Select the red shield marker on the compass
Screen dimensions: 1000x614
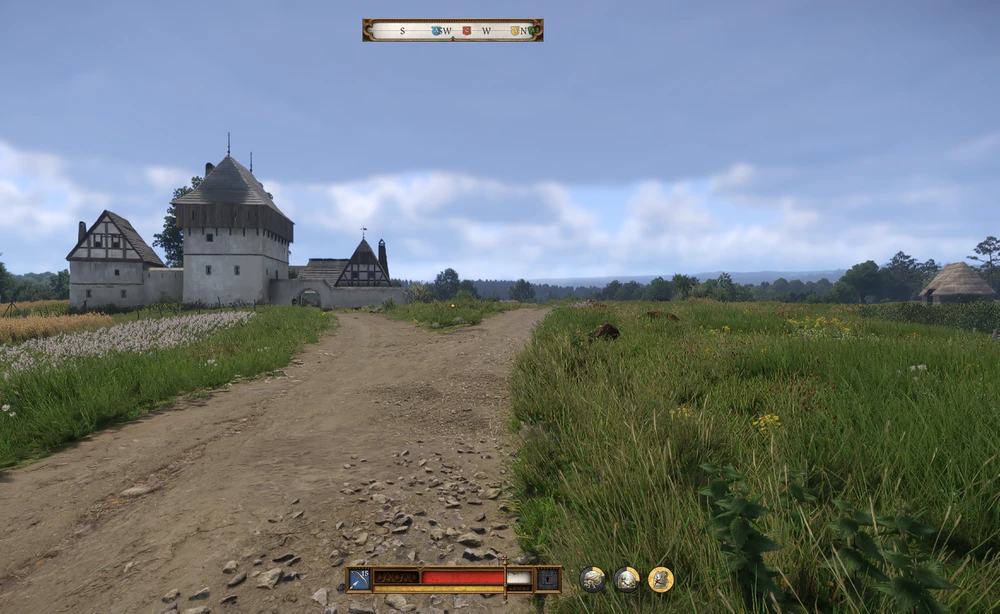(466, 31)
